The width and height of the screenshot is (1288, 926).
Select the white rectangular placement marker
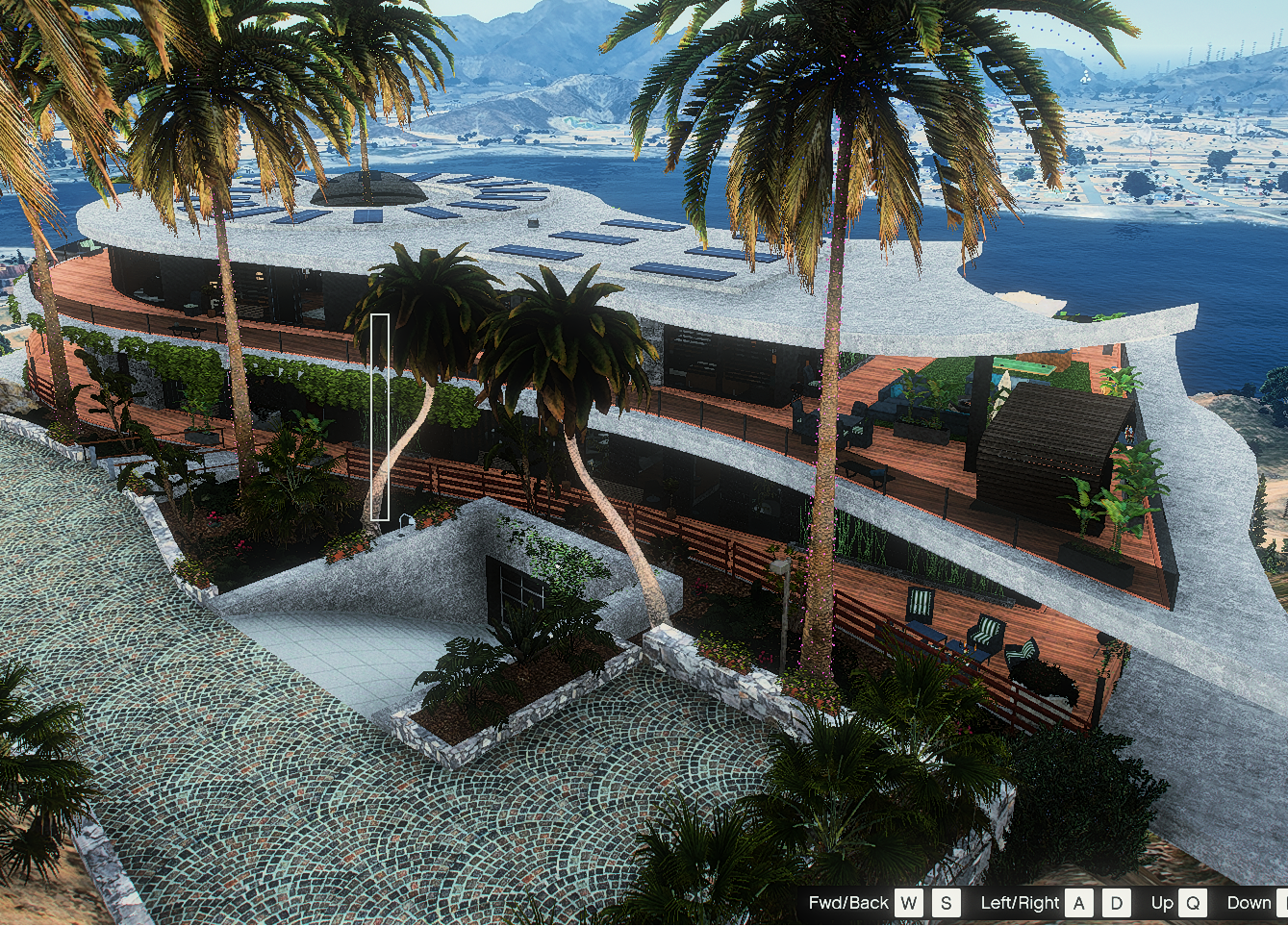[379, 418]
